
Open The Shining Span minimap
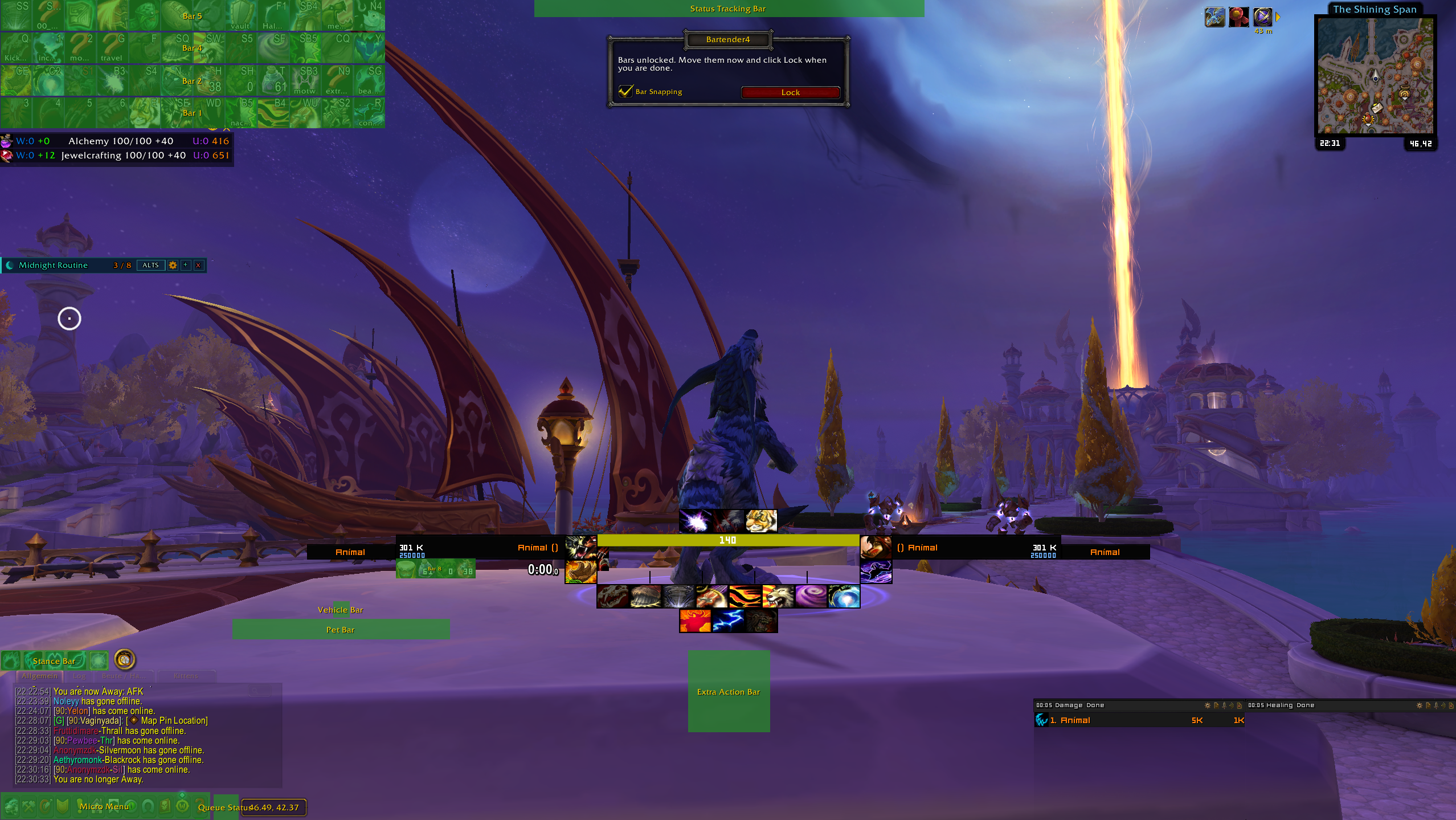[1375, 76]
